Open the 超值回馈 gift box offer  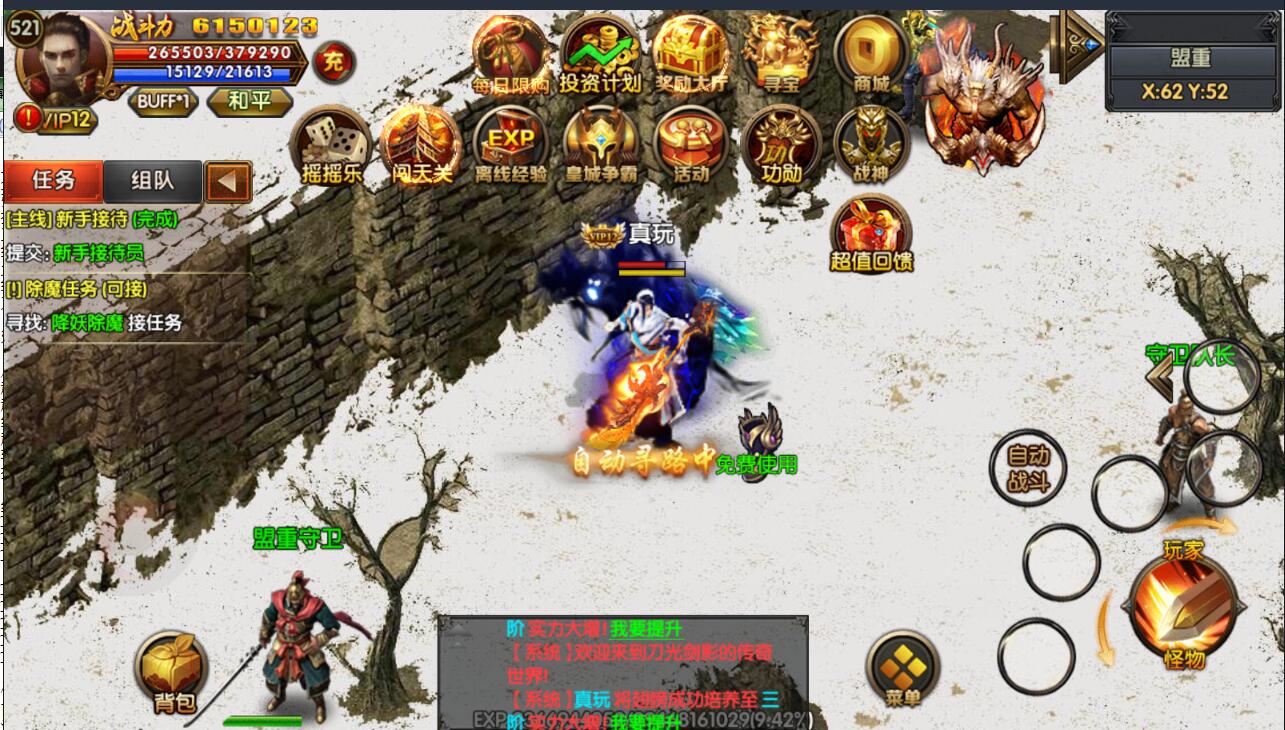pos(871,234)
